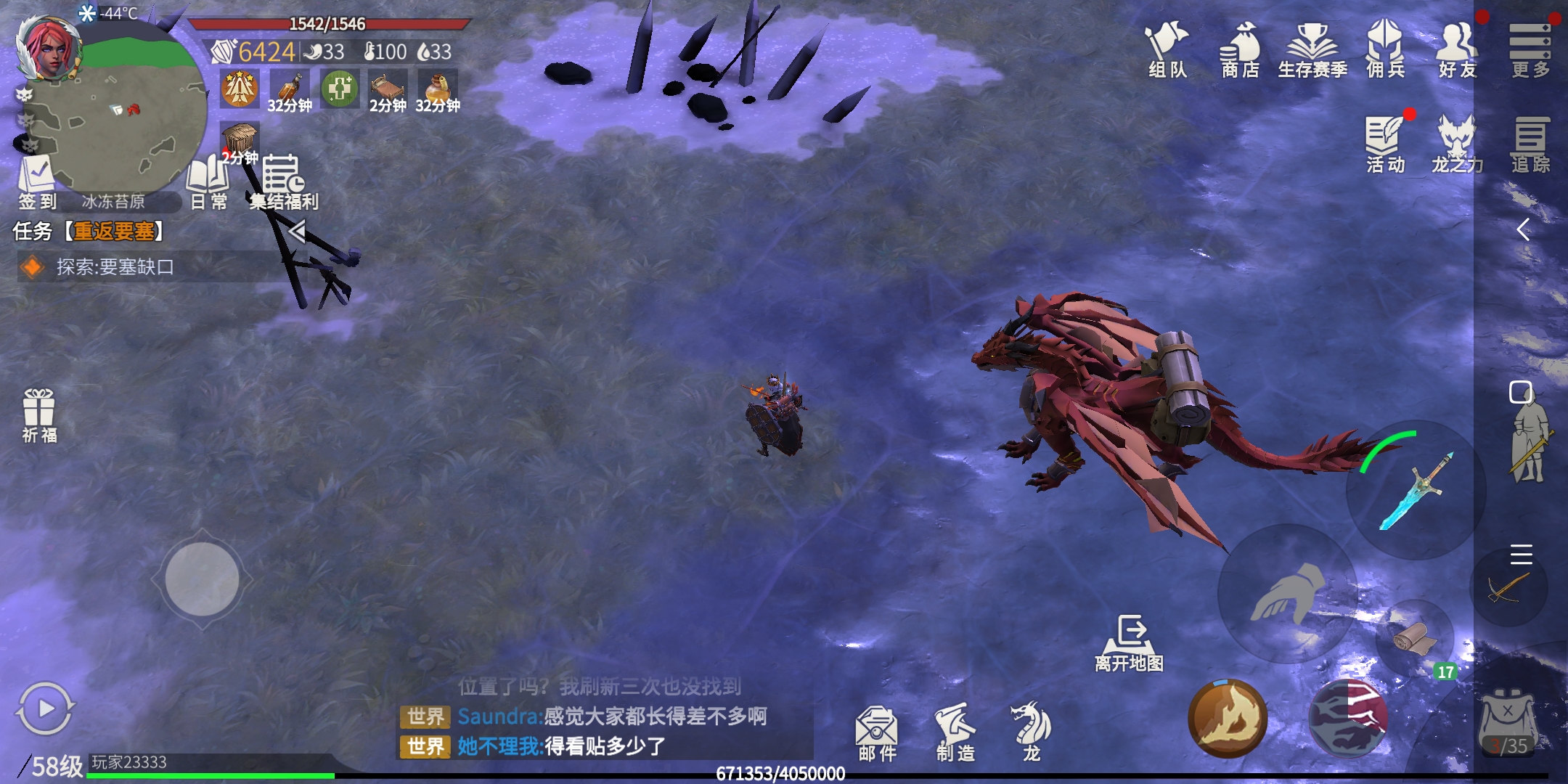Open the 制造 crafting menu
The height and width of the screenshot is (784, 1568).
click(955, 732)
